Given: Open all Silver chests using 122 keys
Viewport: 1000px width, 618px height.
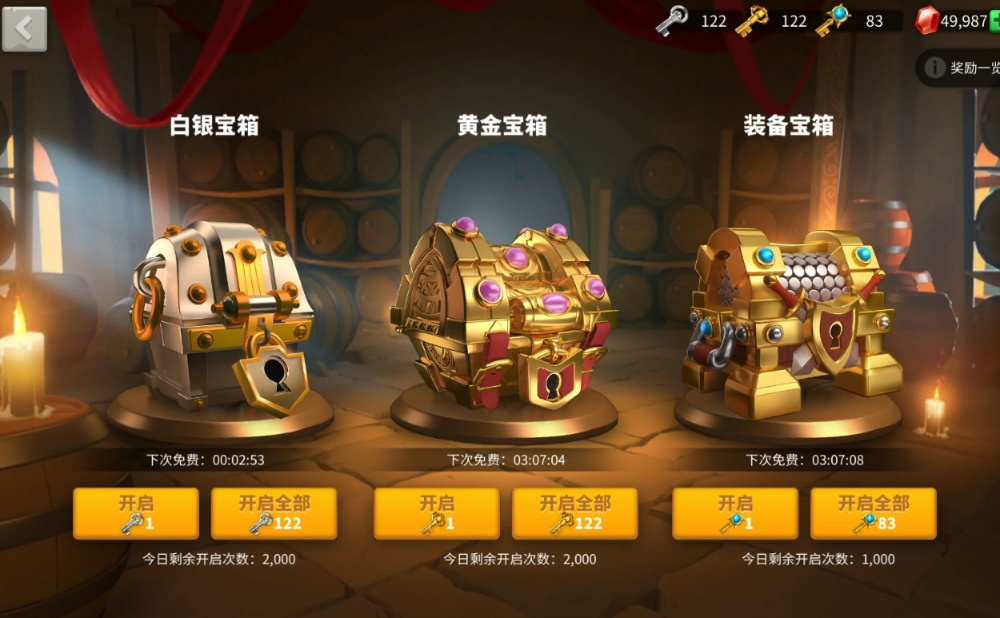Looking at the screenshot, I should (x=273, y=513).
